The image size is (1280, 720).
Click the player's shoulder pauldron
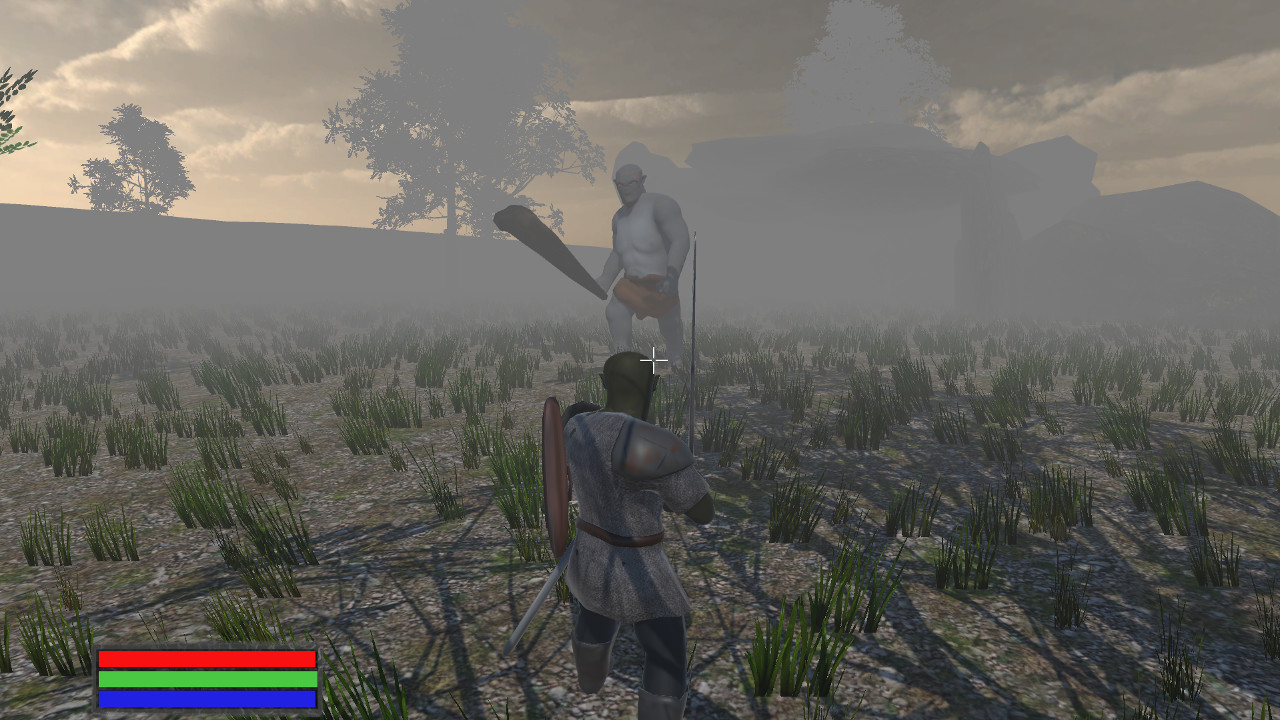click(x=650, y=450)
